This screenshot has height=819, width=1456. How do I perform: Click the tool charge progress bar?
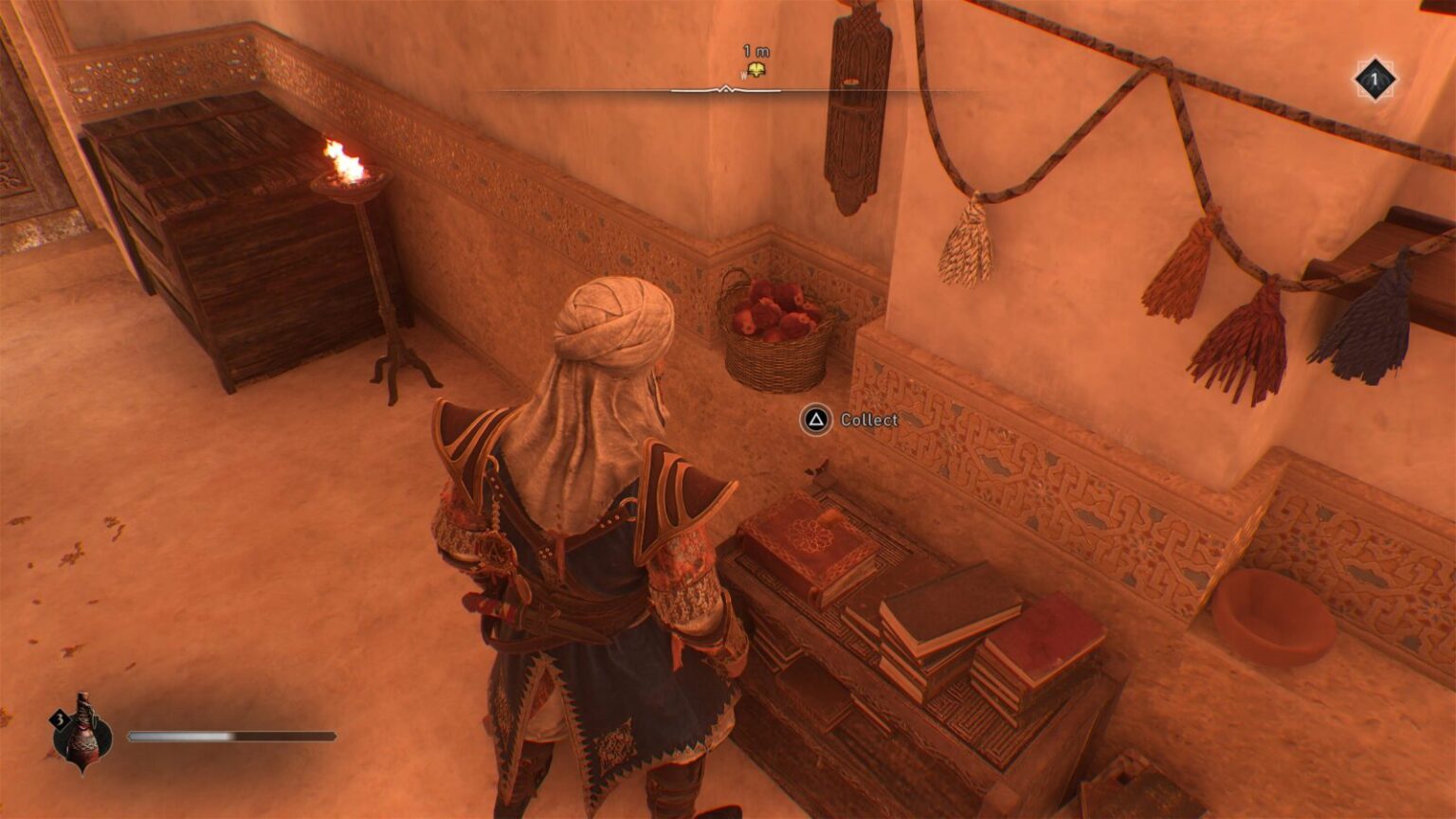pyautogui.click(x=232, y=734)
